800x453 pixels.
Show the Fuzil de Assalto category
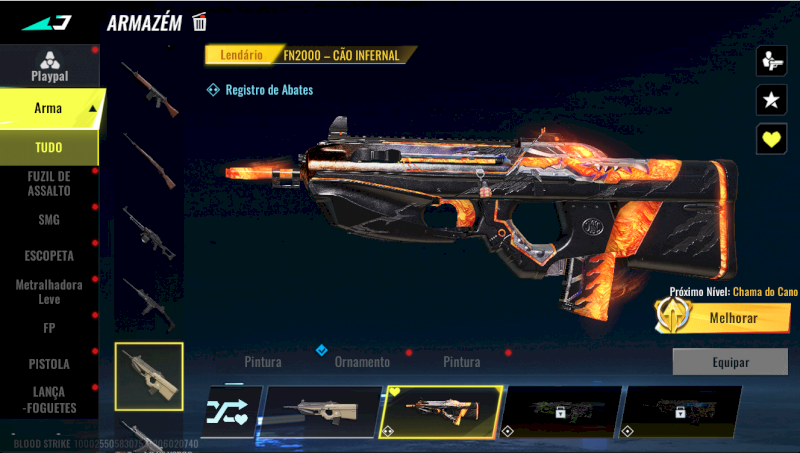(x=49, y=183)
